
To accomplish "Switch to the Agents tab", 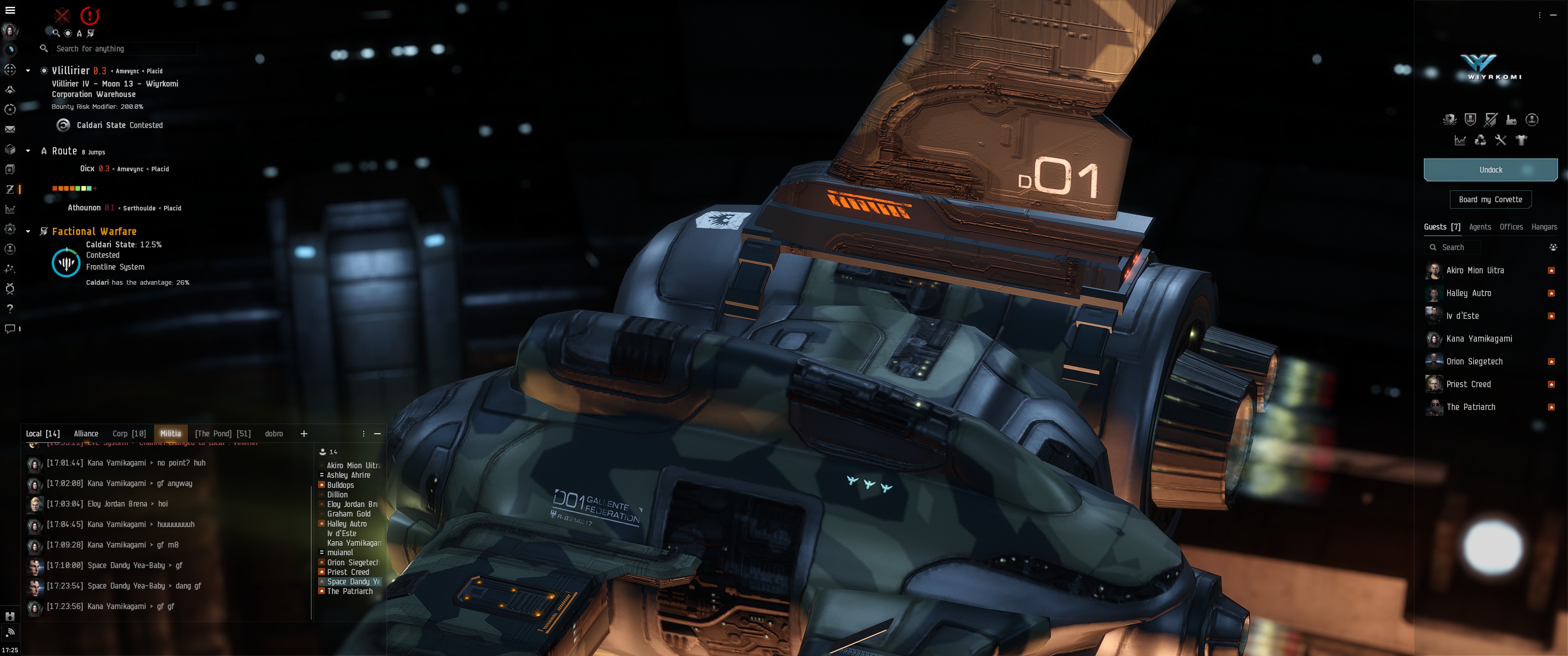I will (x=1480, y=227).
